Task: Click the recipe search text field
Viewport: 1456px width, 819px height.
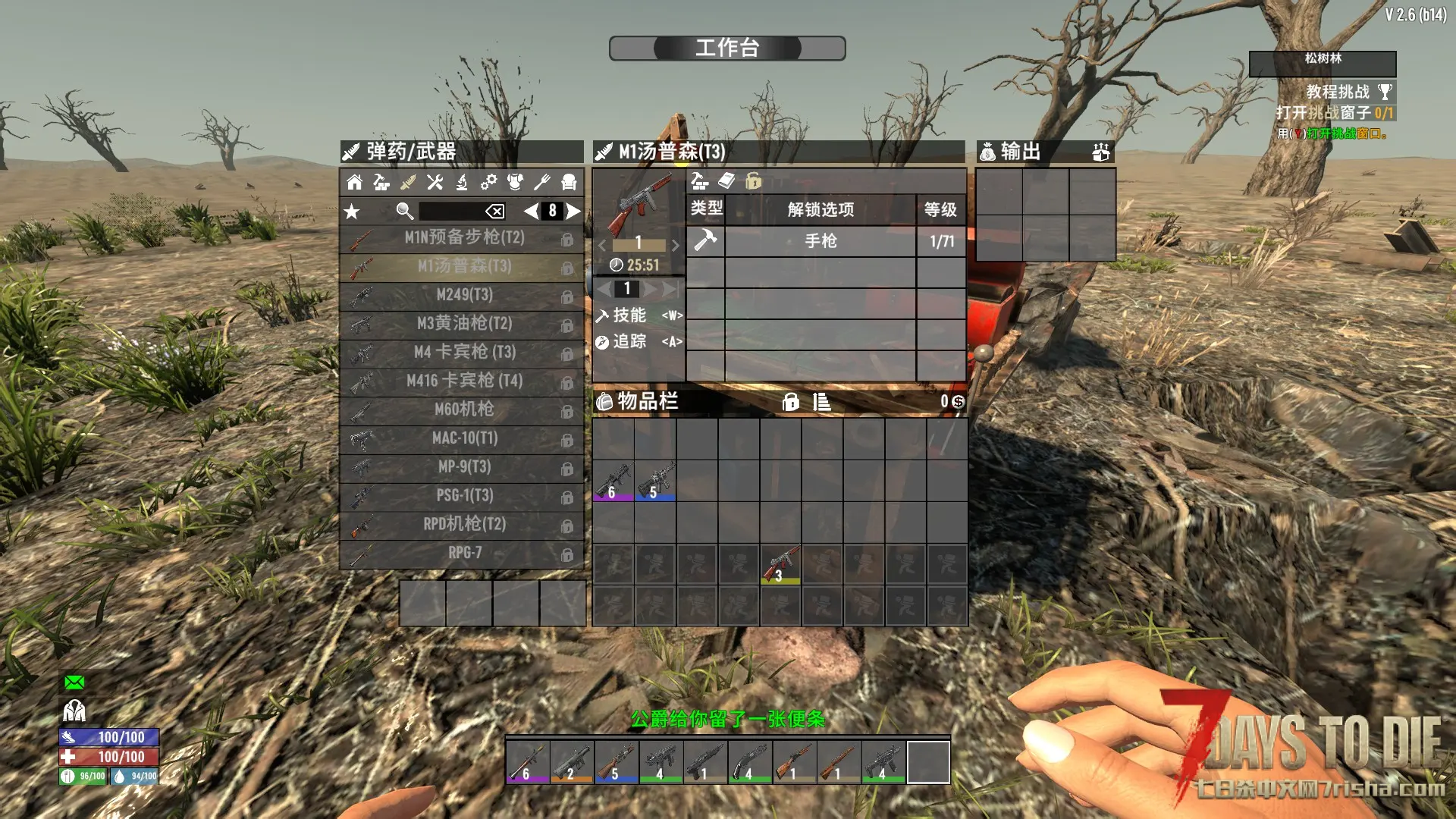Action: pyautogui.click(x=450, y=212)
